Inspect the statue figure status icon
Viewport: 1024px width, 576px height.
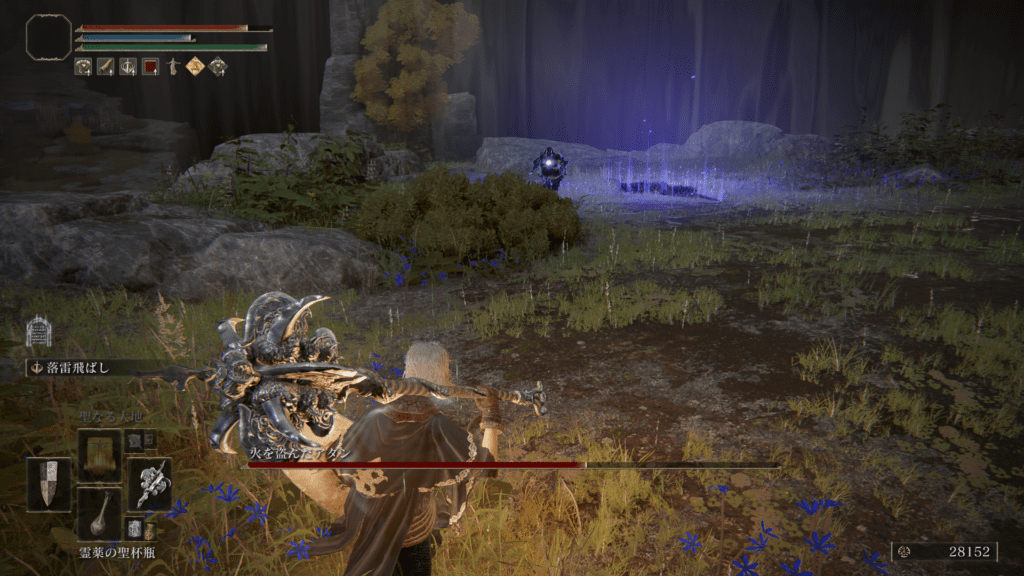pos(173,67)
